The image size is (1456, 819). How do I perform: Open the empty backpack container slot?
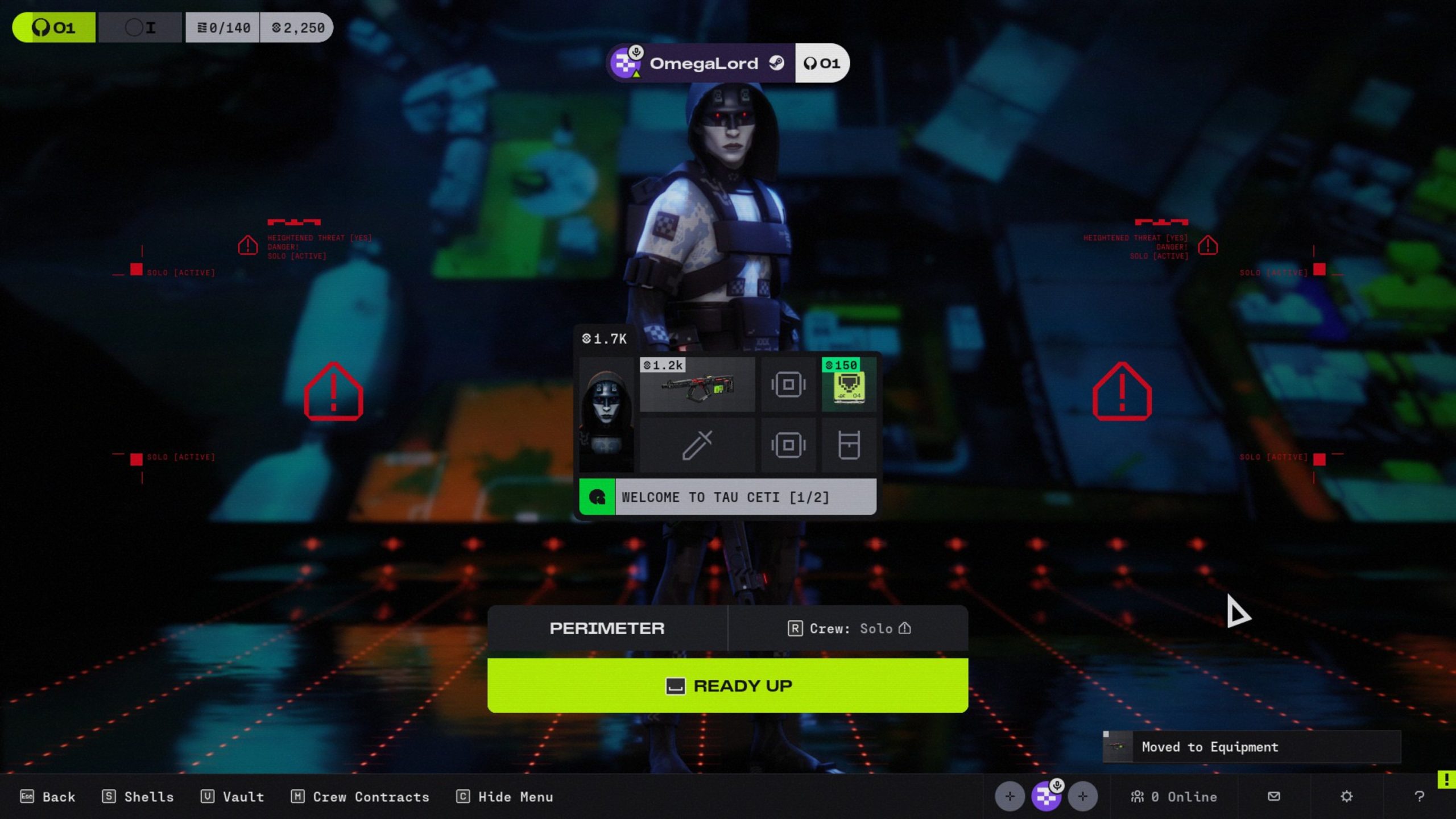point(849,445)
